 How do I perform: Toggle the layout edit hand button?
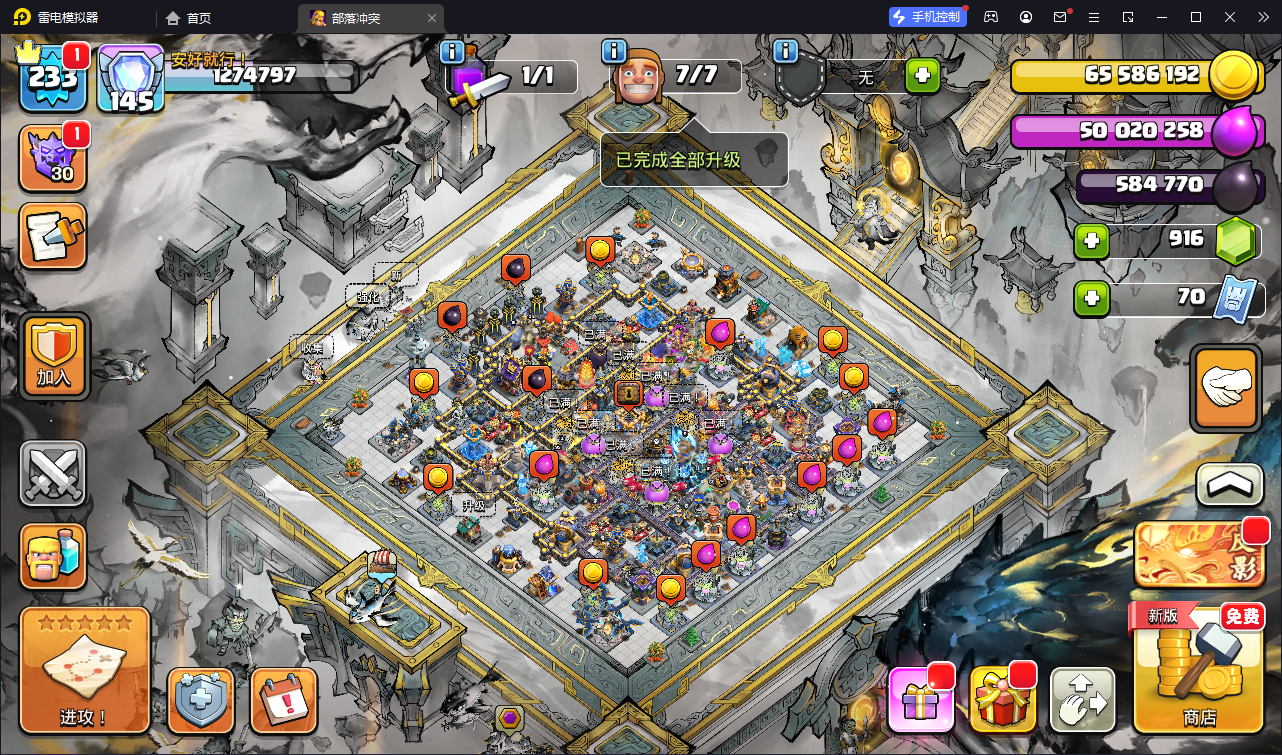[x=1082, y=700]
